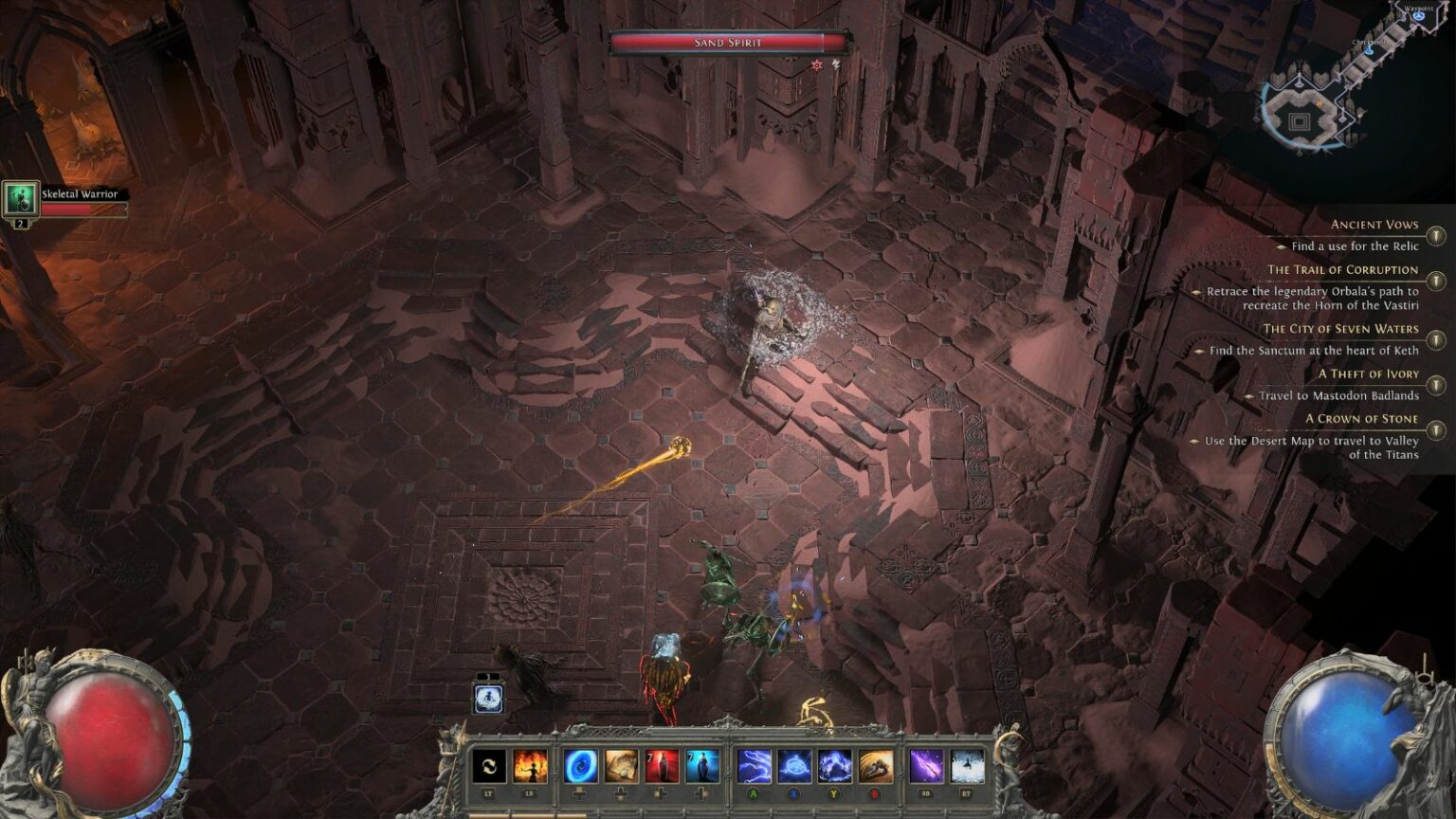
Task: Click the blue portal scroll slot
Action: (582, 766)
